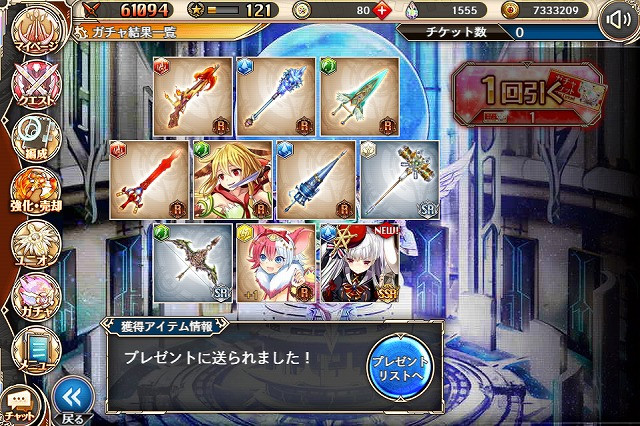Select the pink-haired girl character card
640x426 pixels.
coord(275,263)
